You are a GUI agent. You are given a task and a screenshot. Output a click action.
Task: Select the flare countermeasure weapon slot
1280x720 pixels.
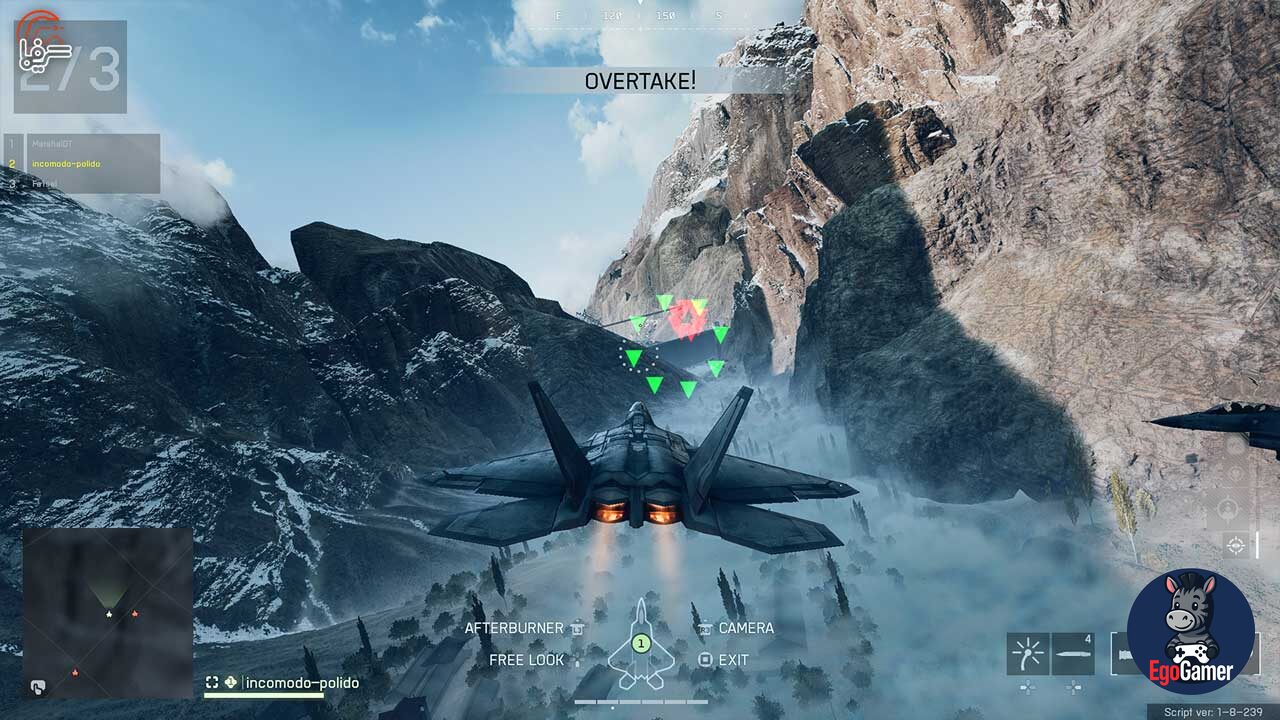(1027, 654)
